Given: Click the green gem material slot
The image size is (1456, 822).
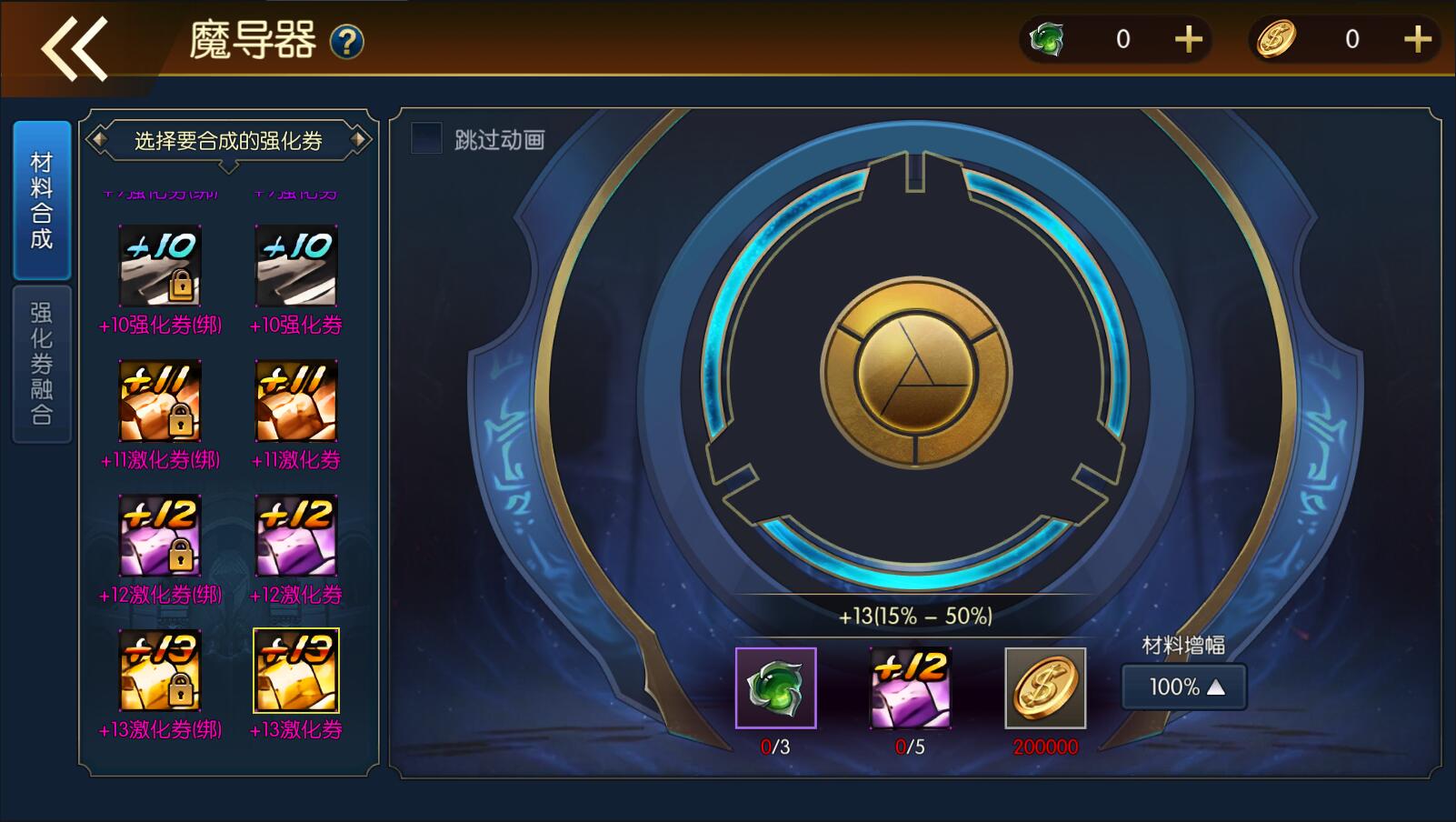Looking at the screenshot, I should click(x=775, y=688).
